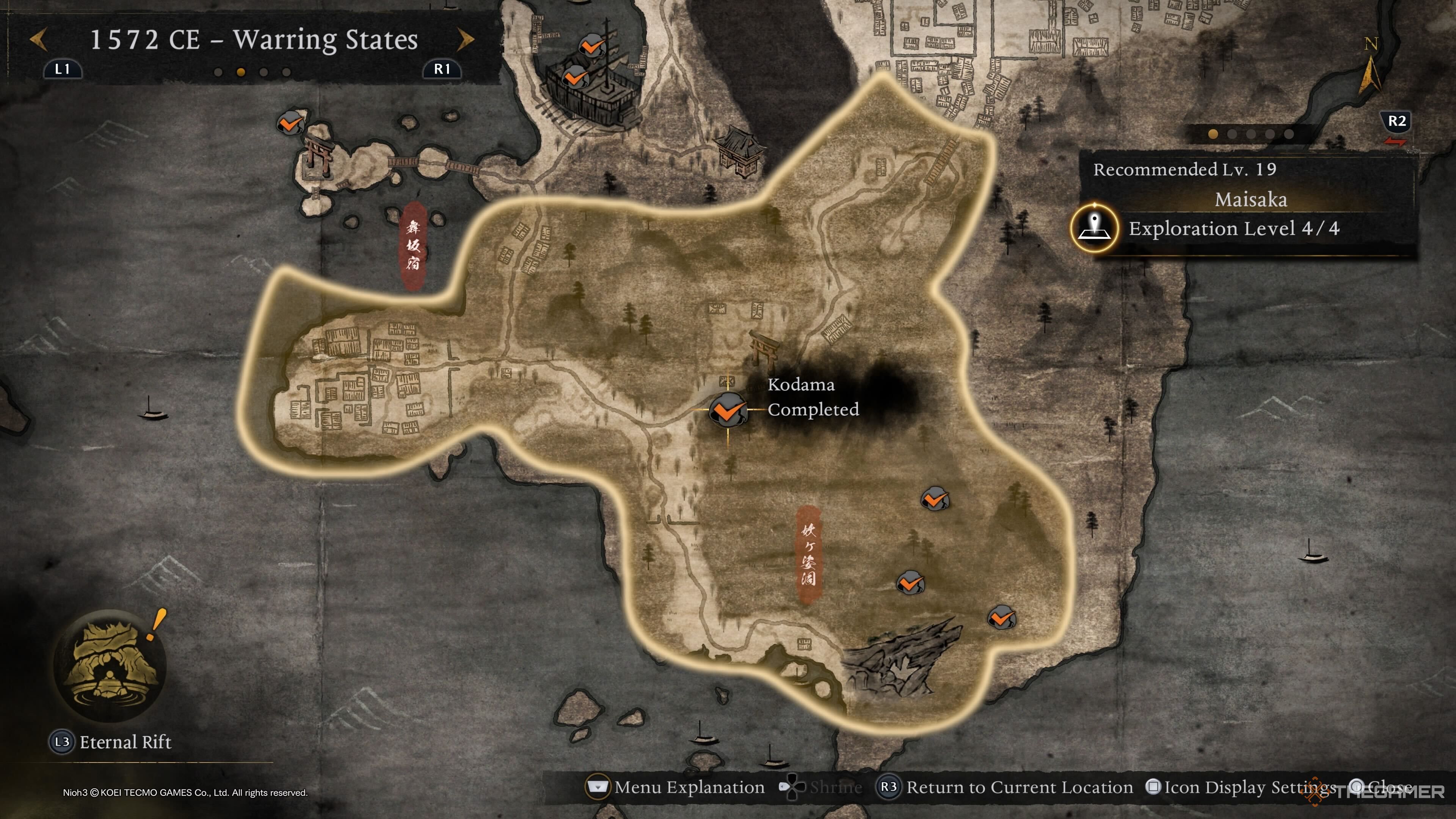The image size is (1456, 819).
Task: Select the red 妖ヶ姿洞 cave label
Action: [808, 554]
